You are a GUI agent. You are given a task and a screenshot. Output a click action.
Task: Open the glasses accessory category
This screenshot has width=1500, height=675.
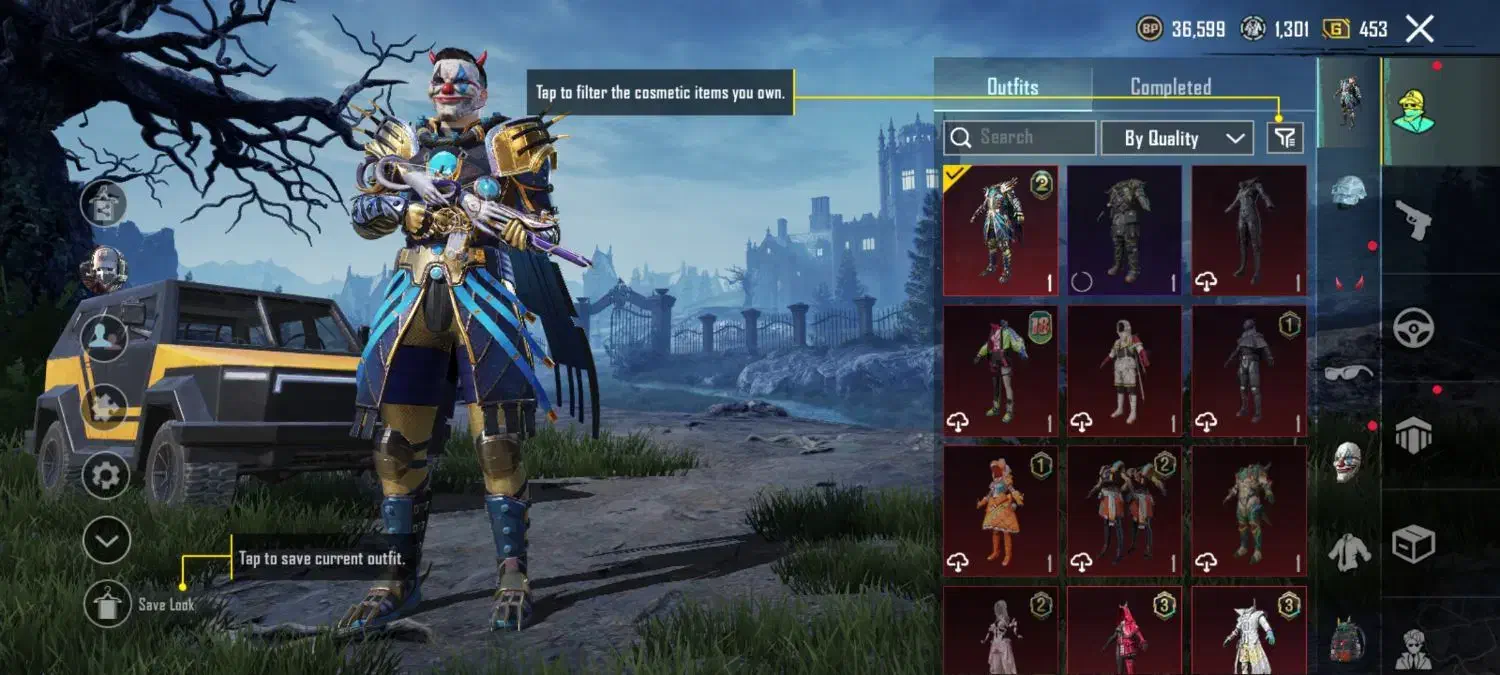(1349, 373)
